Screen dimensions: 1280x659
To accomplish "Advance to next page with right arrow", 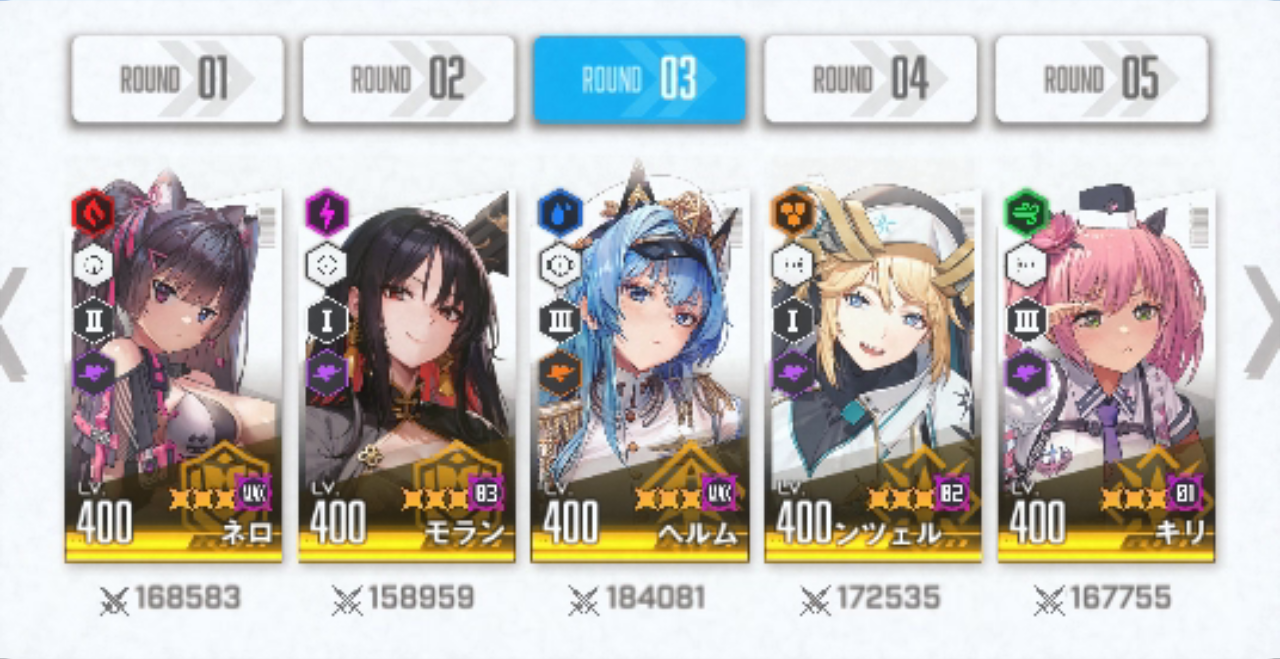I will (1263, 324).
